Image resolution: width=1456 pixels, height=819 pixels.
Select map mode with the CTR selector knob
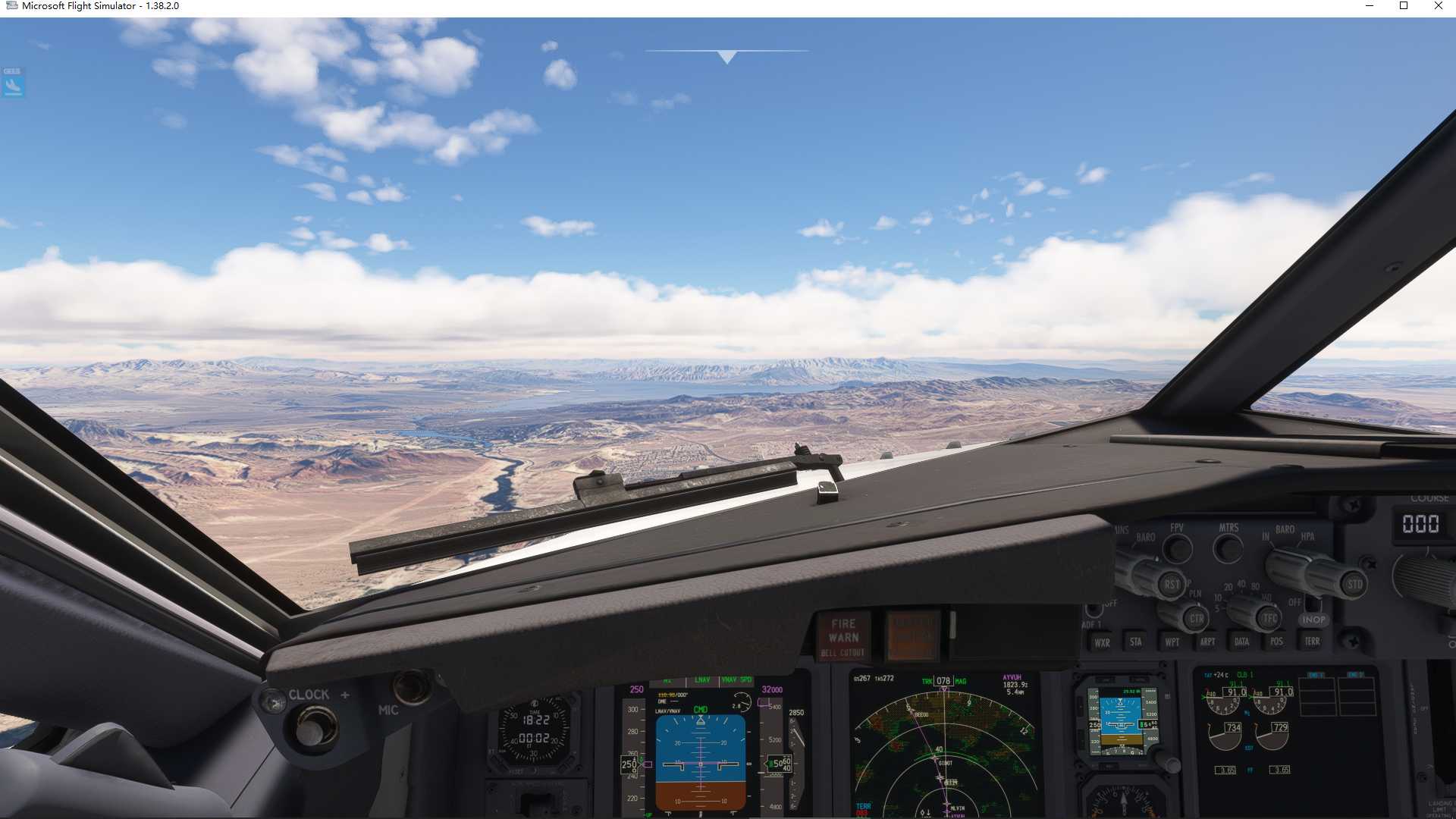coord(1197,617)
